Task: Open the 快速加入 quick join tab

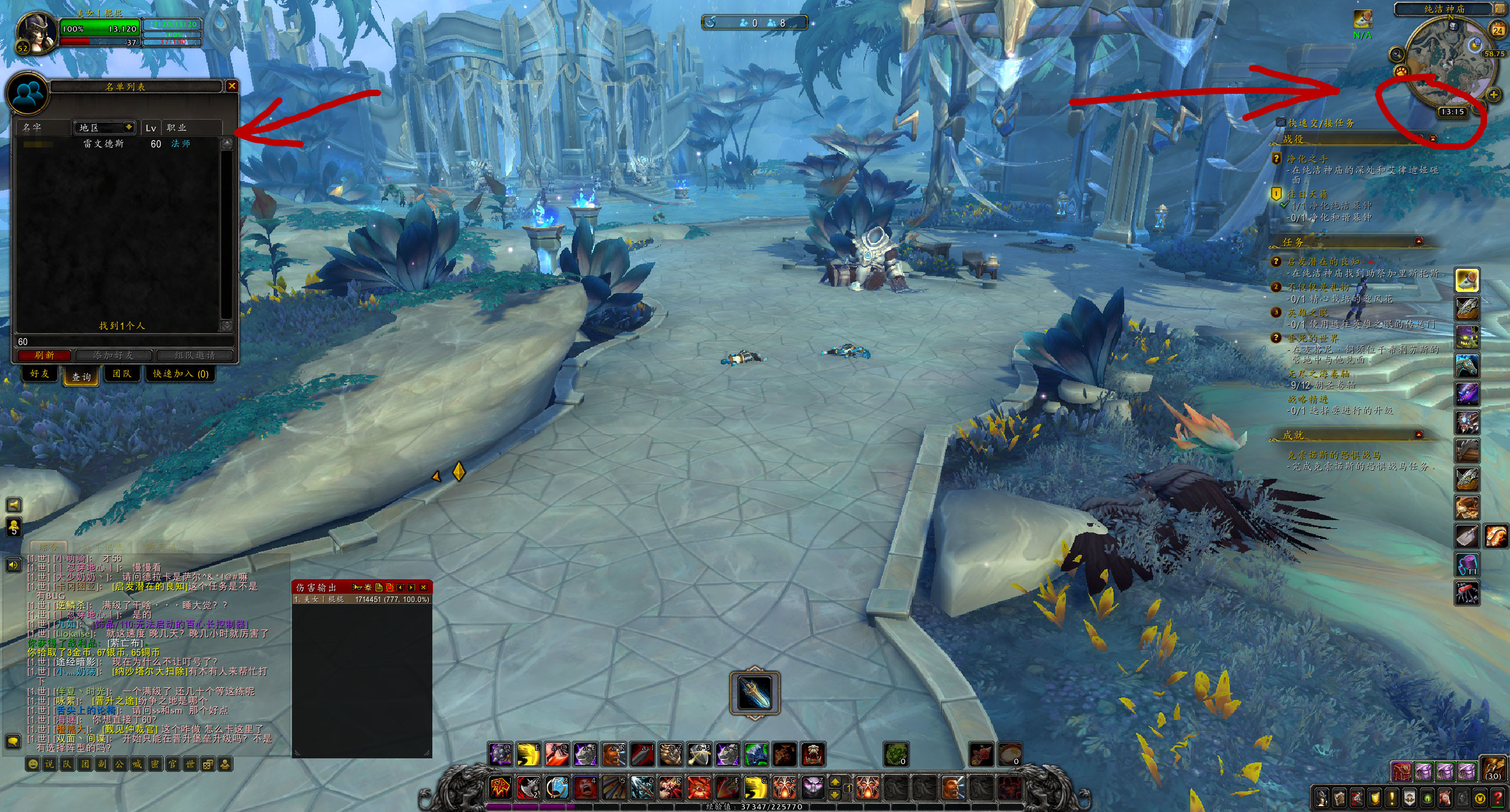Action: pos(180,374)
